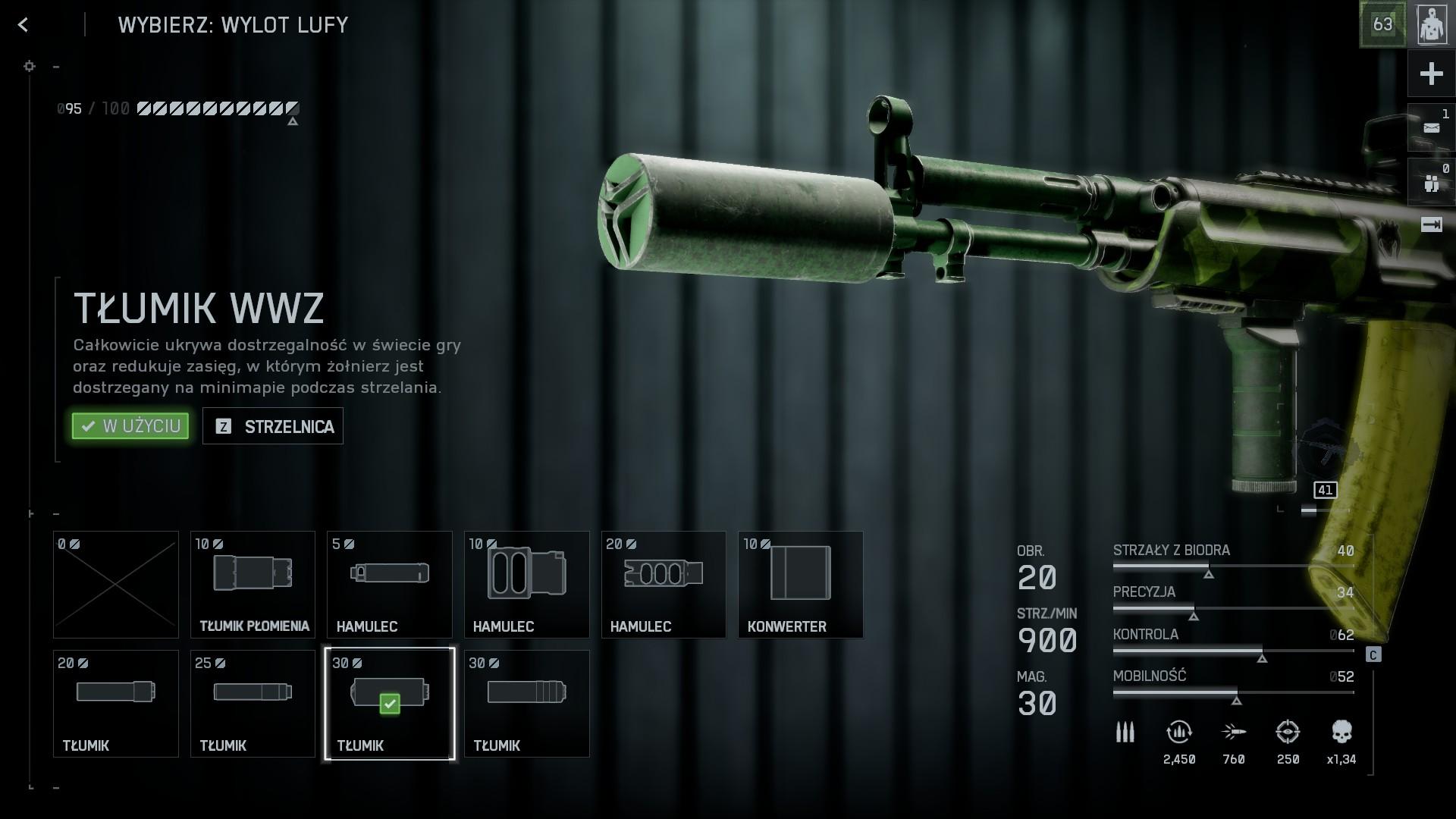
Task: Open the squad members icon
Action: coord(1431,183)
